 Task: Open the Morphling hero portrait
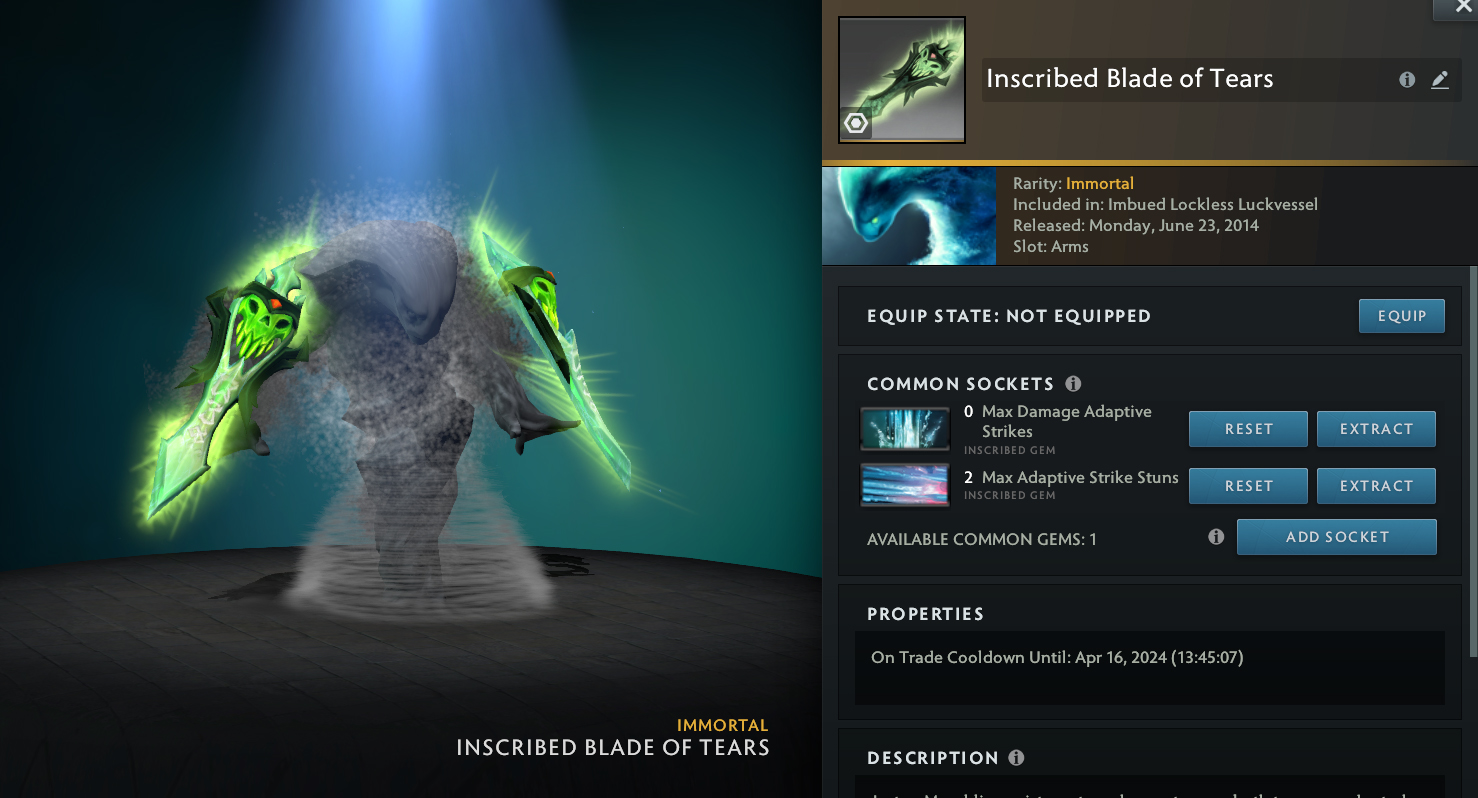point(908,216)
